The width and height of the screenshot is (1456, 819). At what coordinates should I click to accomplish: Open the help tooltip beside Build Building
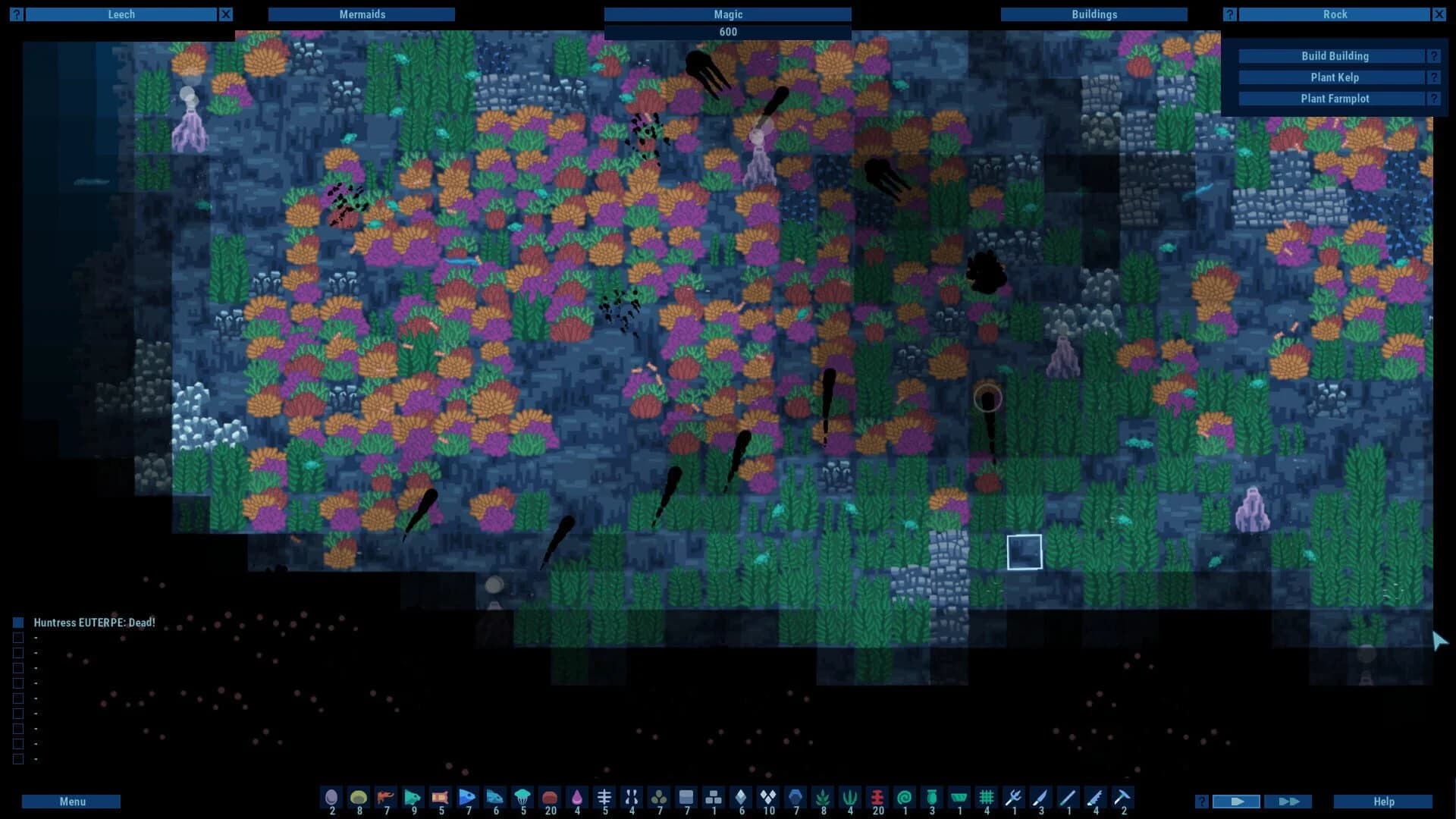click(1433, 55)
